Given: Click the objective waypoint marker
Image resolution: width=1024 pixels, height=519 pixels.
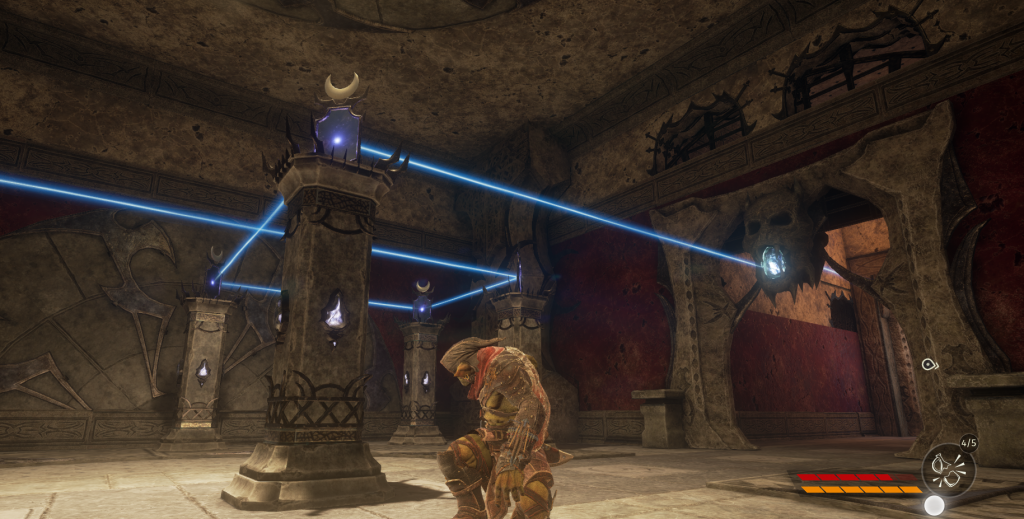Looking at the screenshot, I should (929, 365).
